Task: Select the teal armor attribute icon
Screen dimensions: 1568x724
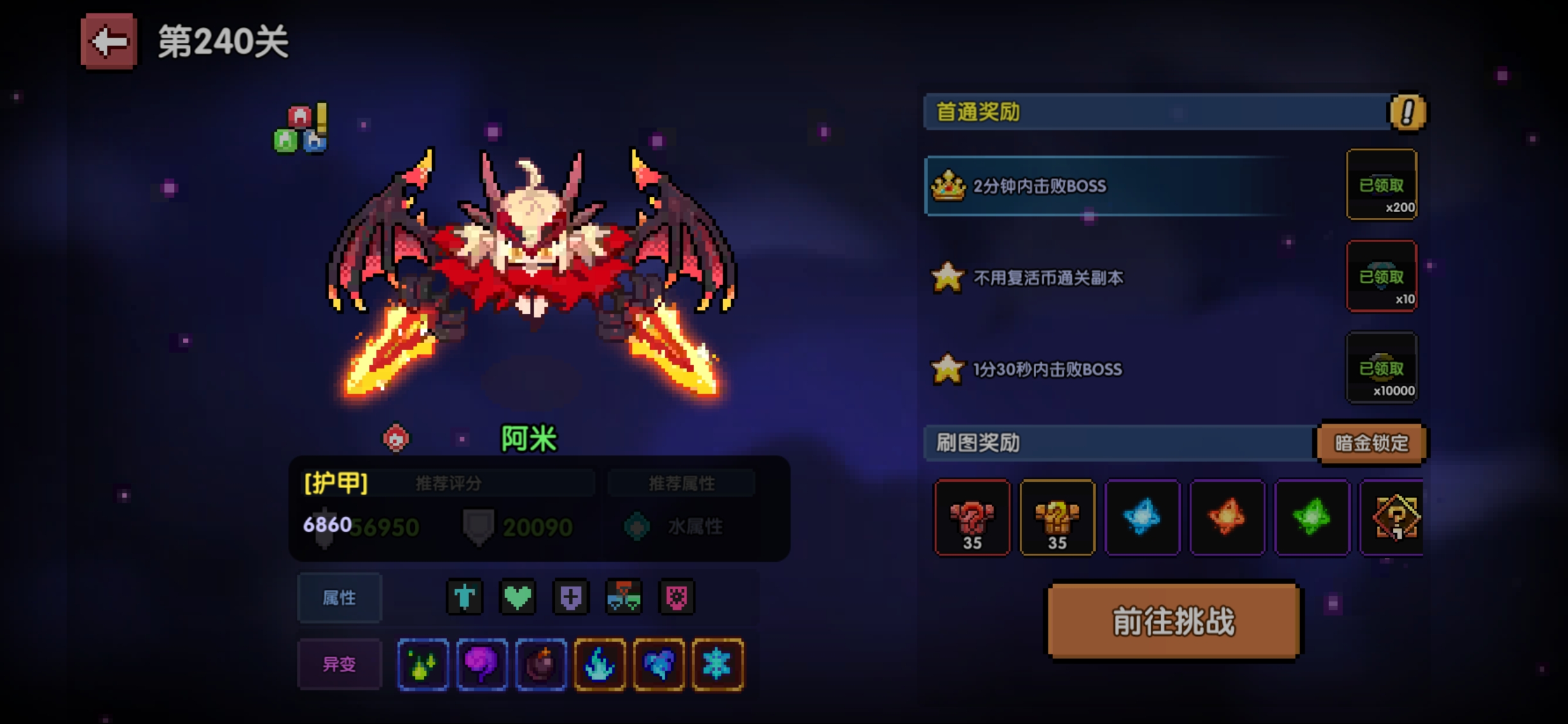Action: pyautogui.click(x=465, y=597)
